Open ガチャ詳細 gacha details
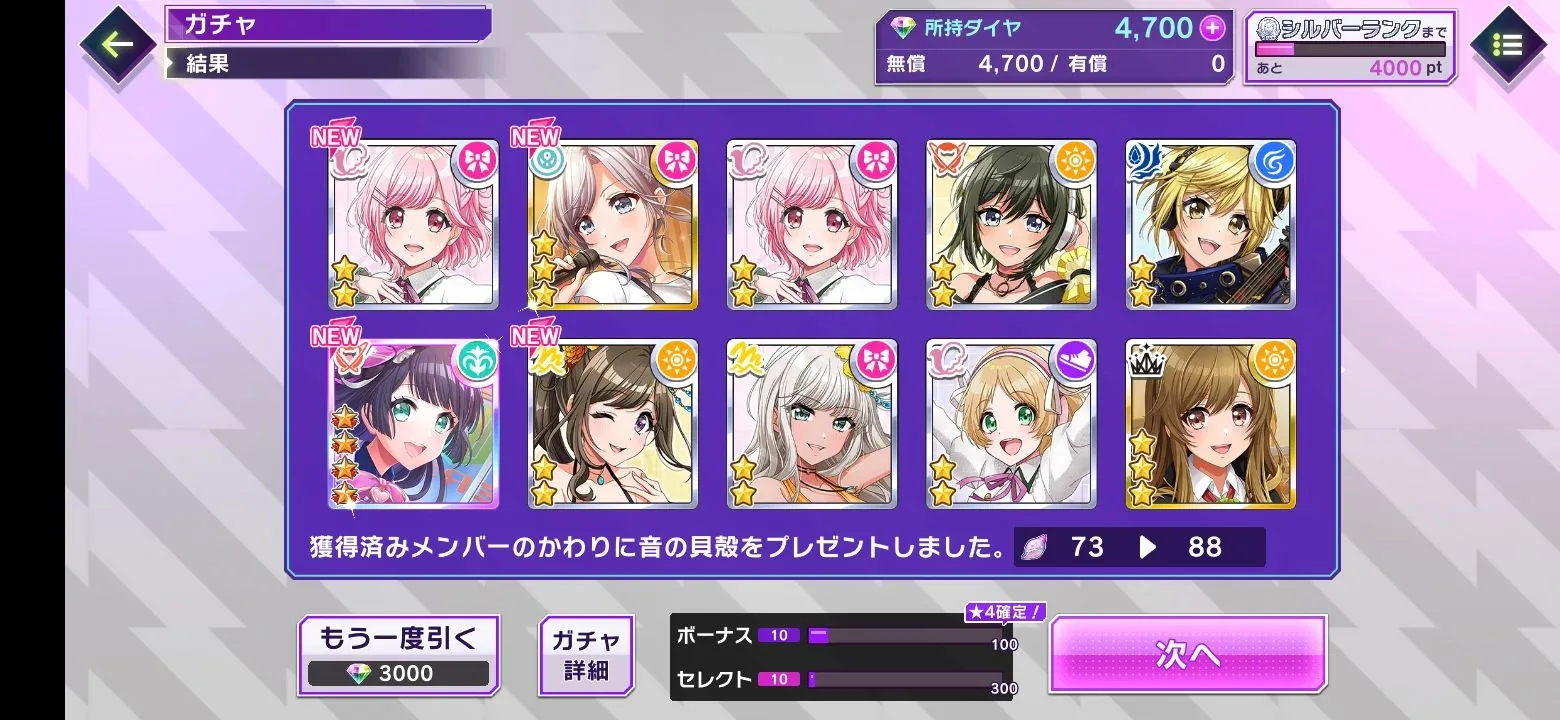 point(586,655)
